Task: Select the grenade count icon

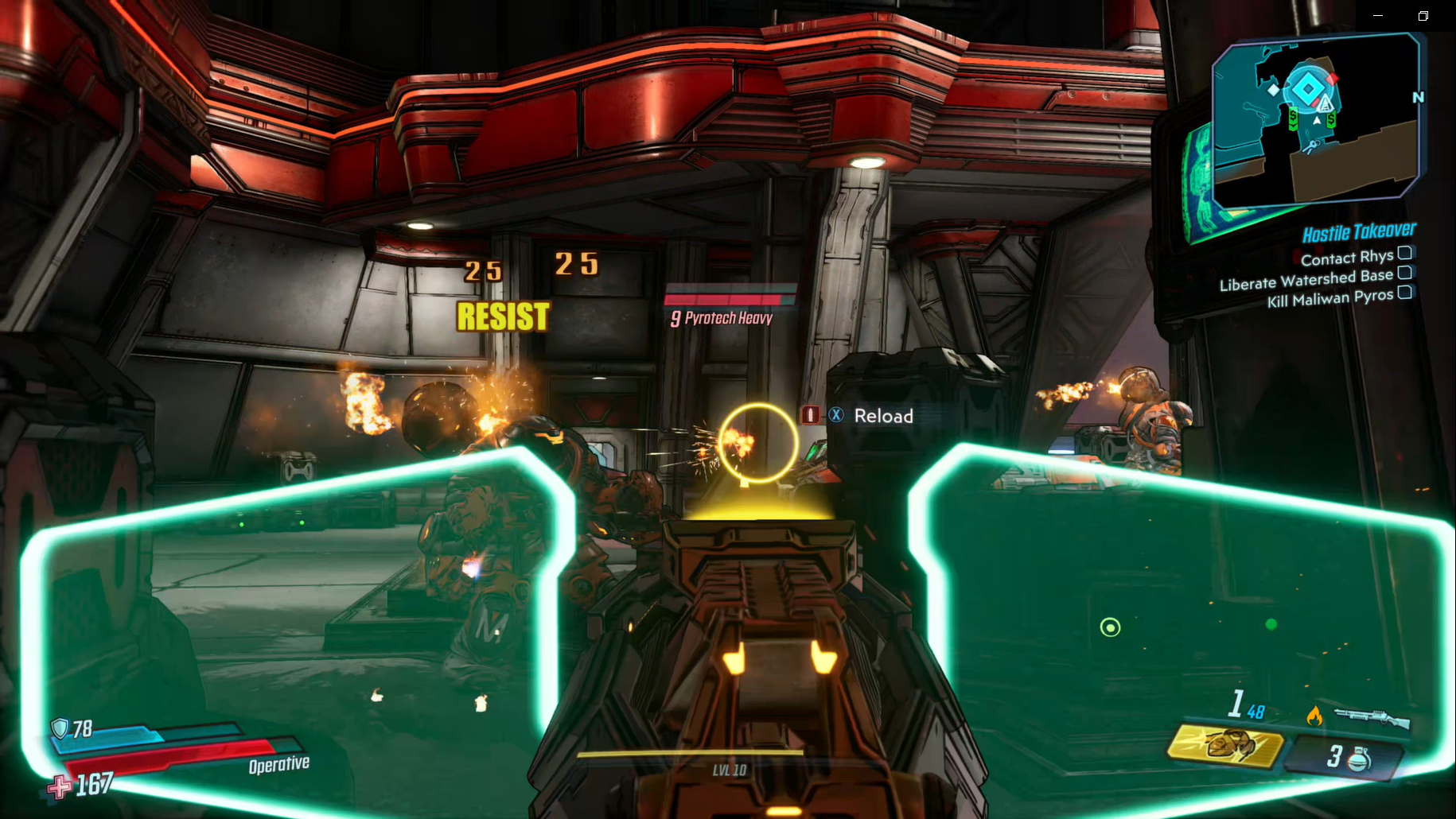Action: tap(1358, 758)
